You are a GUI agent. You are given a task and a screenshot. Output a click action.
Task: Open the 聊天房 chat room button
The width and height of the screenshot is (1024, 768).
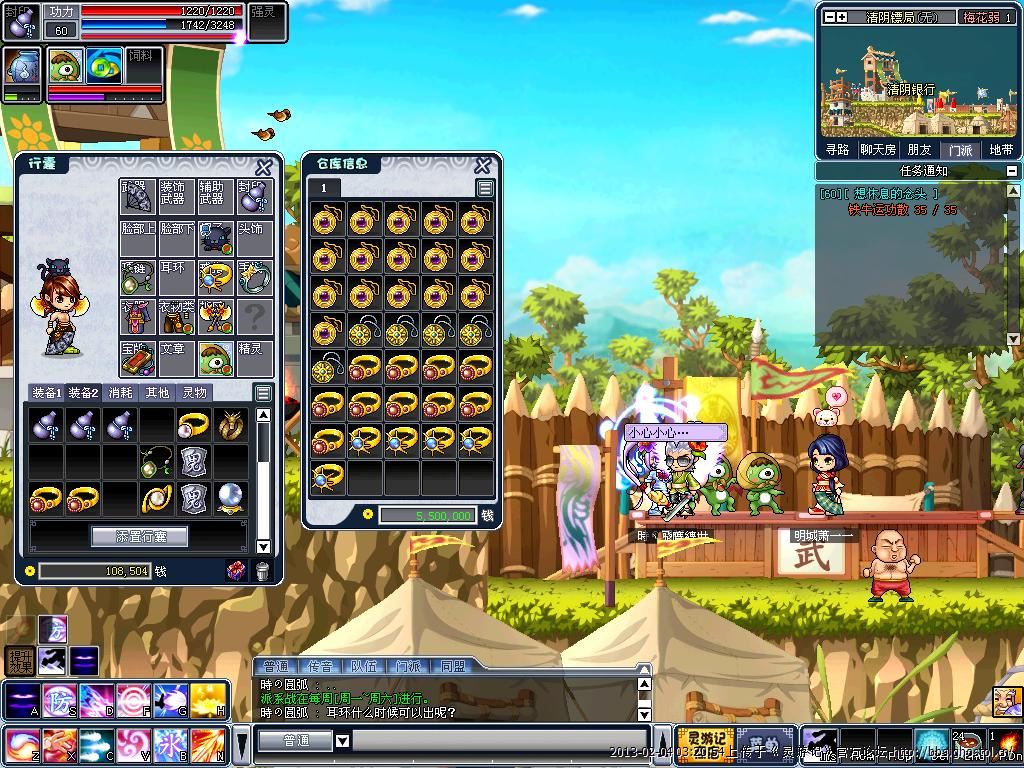click(x=878, y=150)
